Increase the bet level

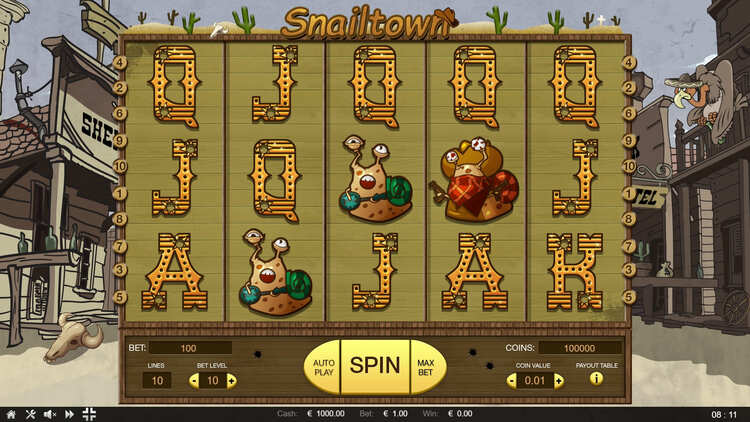(x=231, y=380)
